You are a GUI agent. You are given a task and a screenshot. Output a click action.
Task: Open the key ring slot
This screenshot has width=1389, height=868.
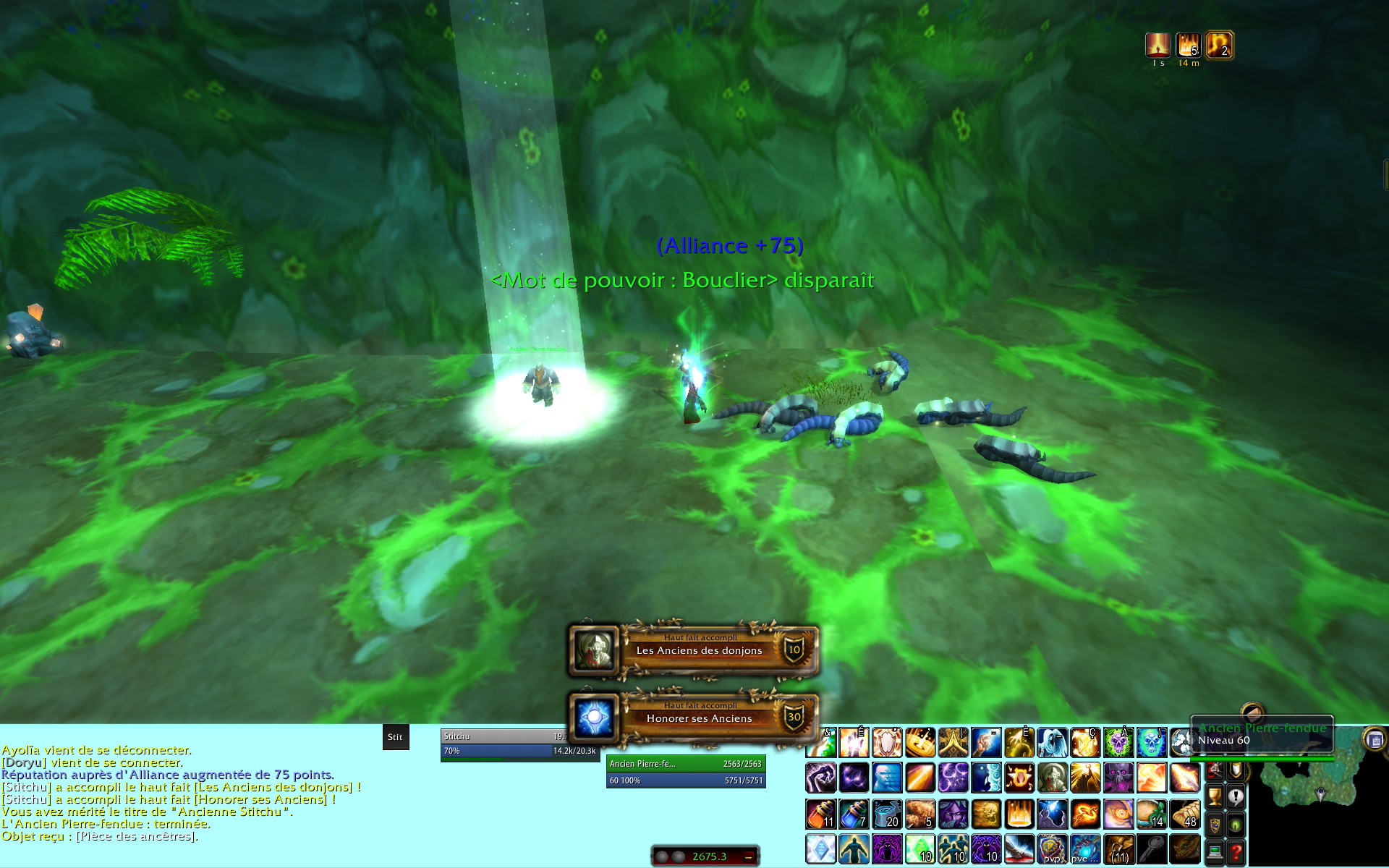1151,849
